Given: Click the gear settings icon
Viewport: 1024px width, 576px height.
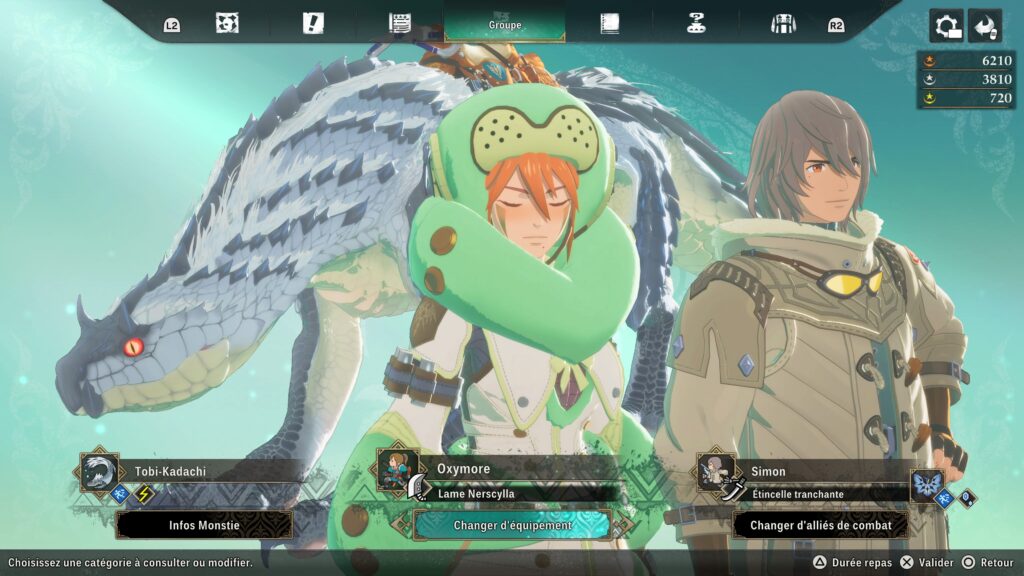Looking at the screenshot, I should pyautogui.click(x=946, y=26).
